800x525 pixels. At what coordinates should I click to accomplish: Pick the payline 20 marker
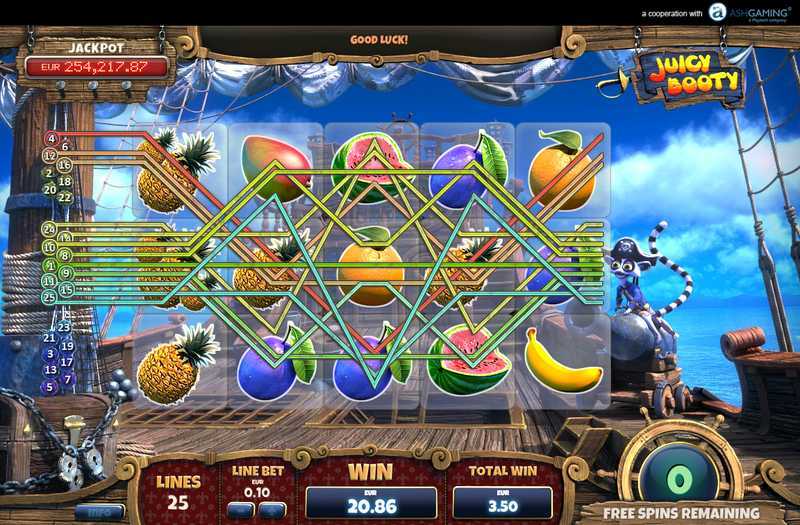coord(49,189)
